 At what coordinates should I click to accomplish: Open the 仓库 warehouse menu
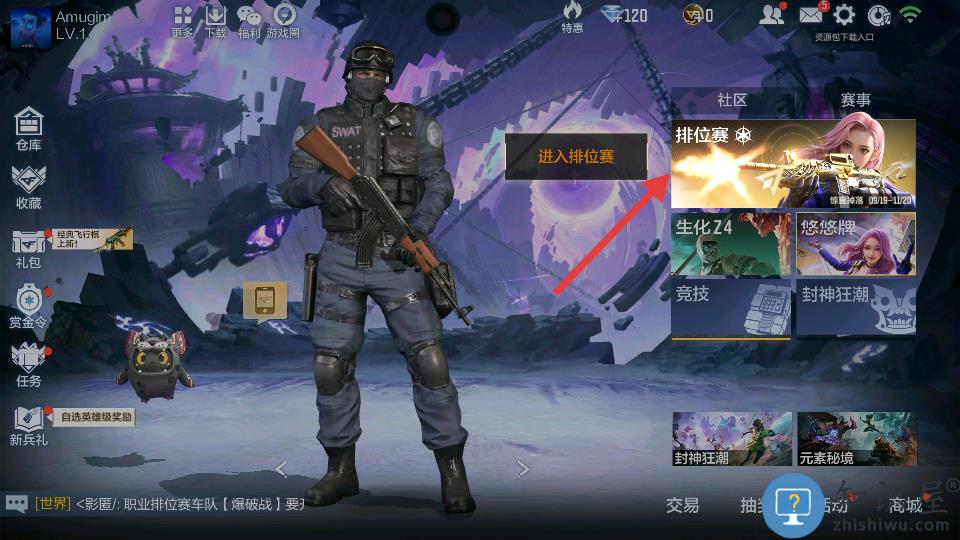28,128
